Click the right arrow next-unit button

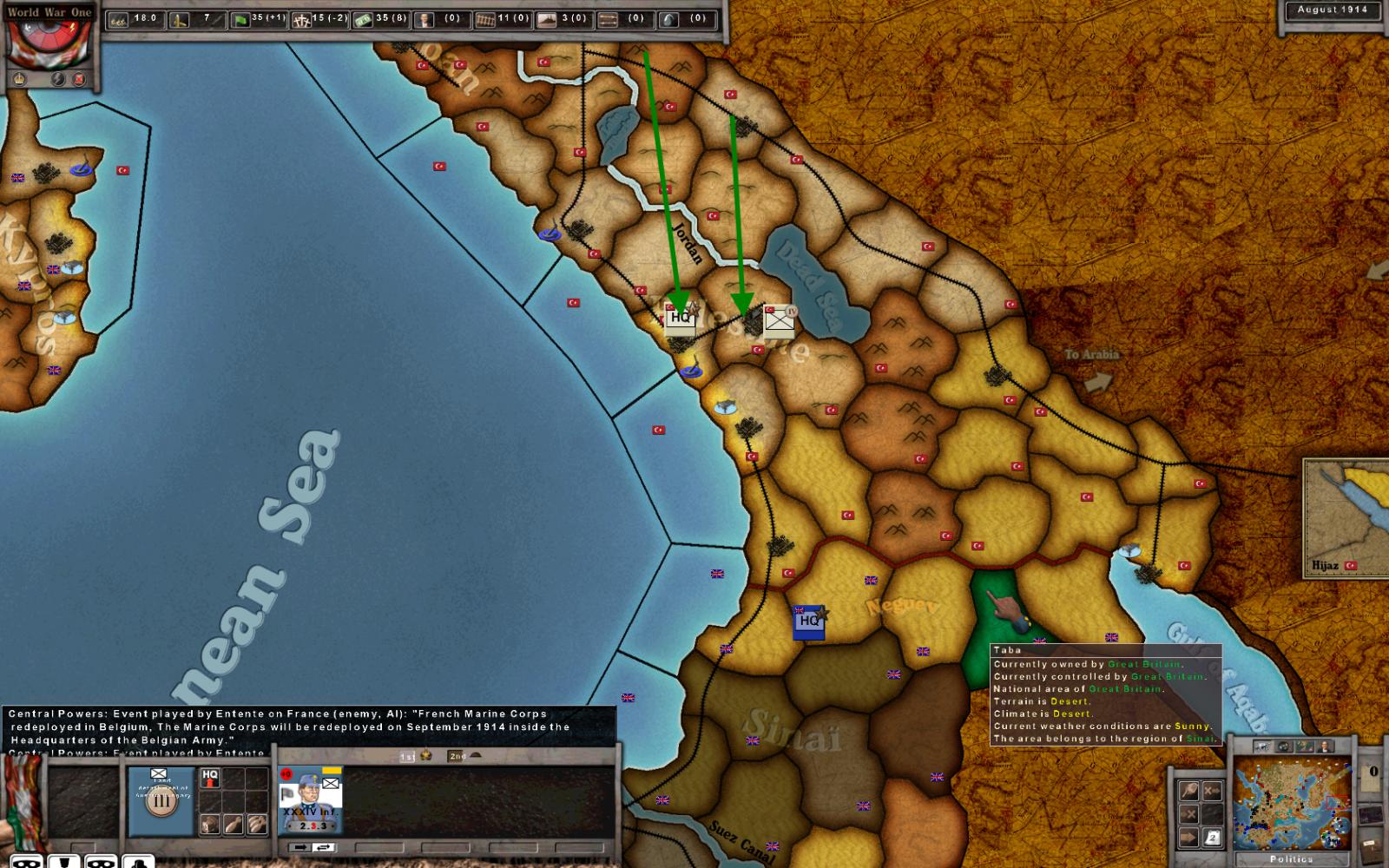click(300, 847)
